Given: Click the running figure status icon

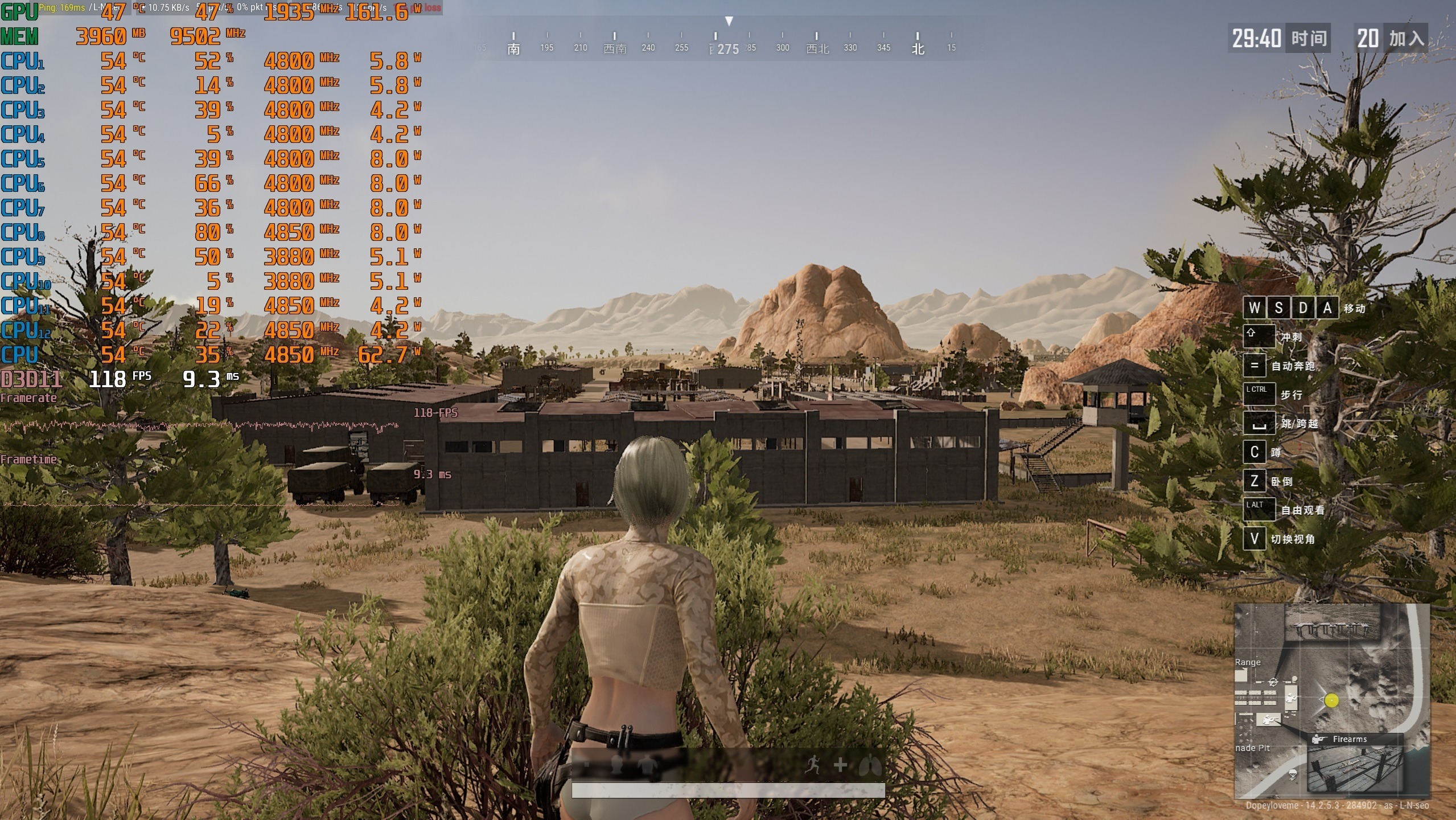Looking at the screenshot, I should pos(813,765).
